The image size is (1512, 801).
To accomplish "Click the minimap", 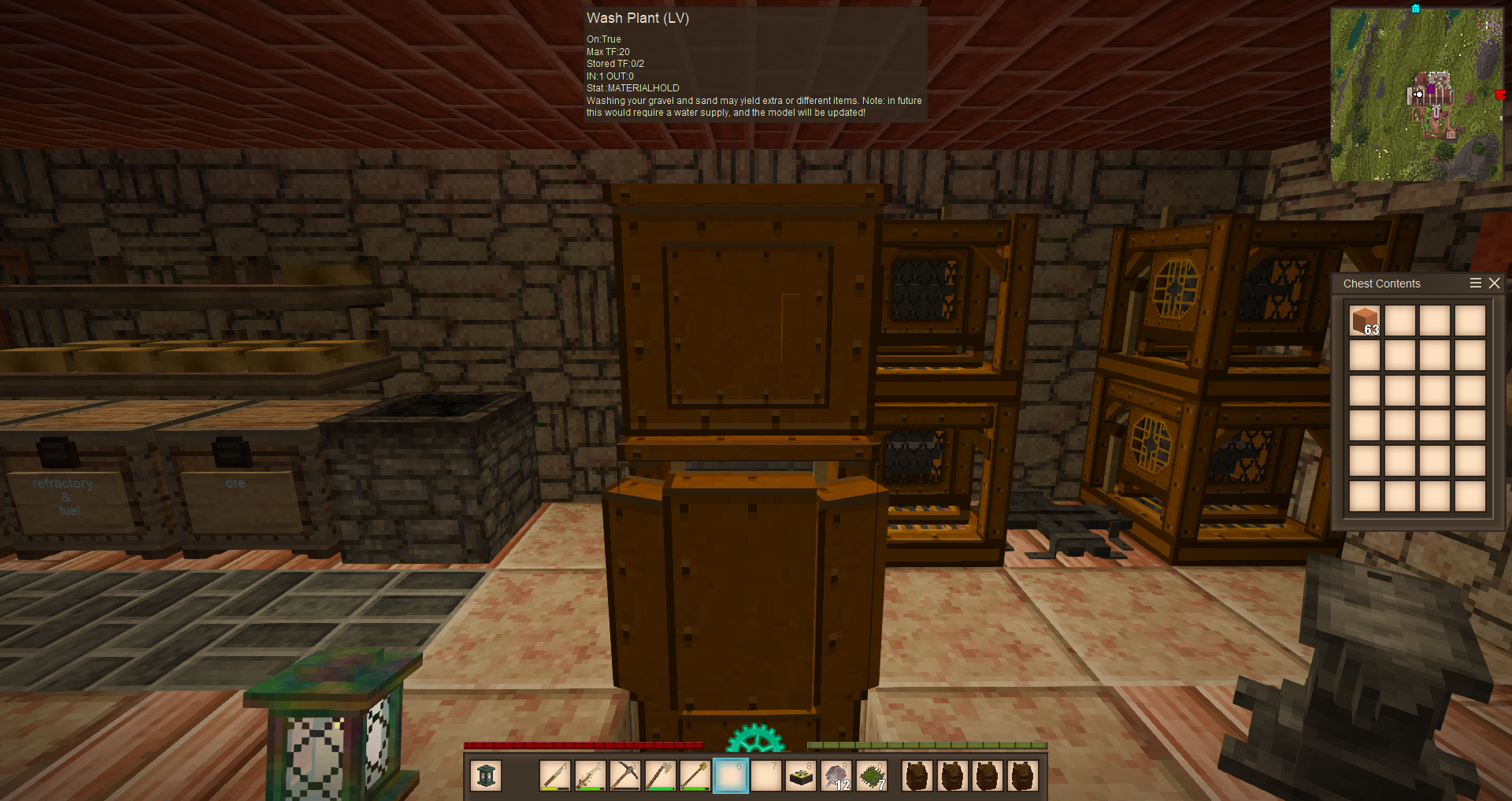I will (1416, 95).
